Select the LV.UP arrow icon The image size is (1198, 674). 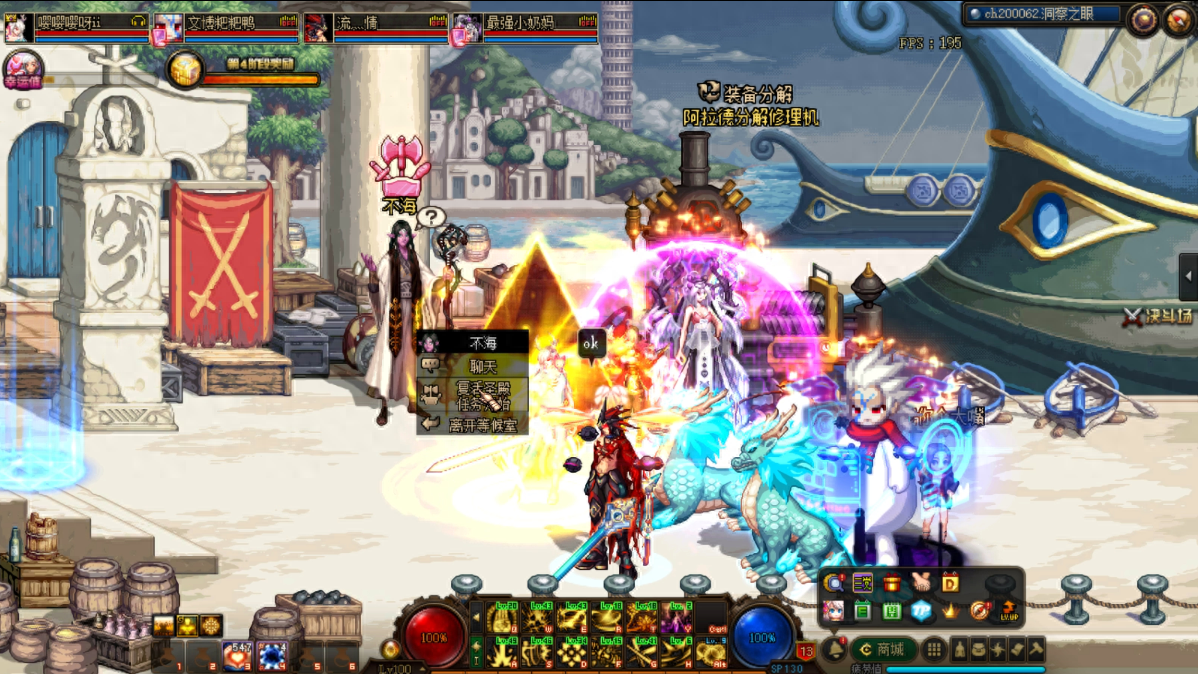tap(1009, 609)
